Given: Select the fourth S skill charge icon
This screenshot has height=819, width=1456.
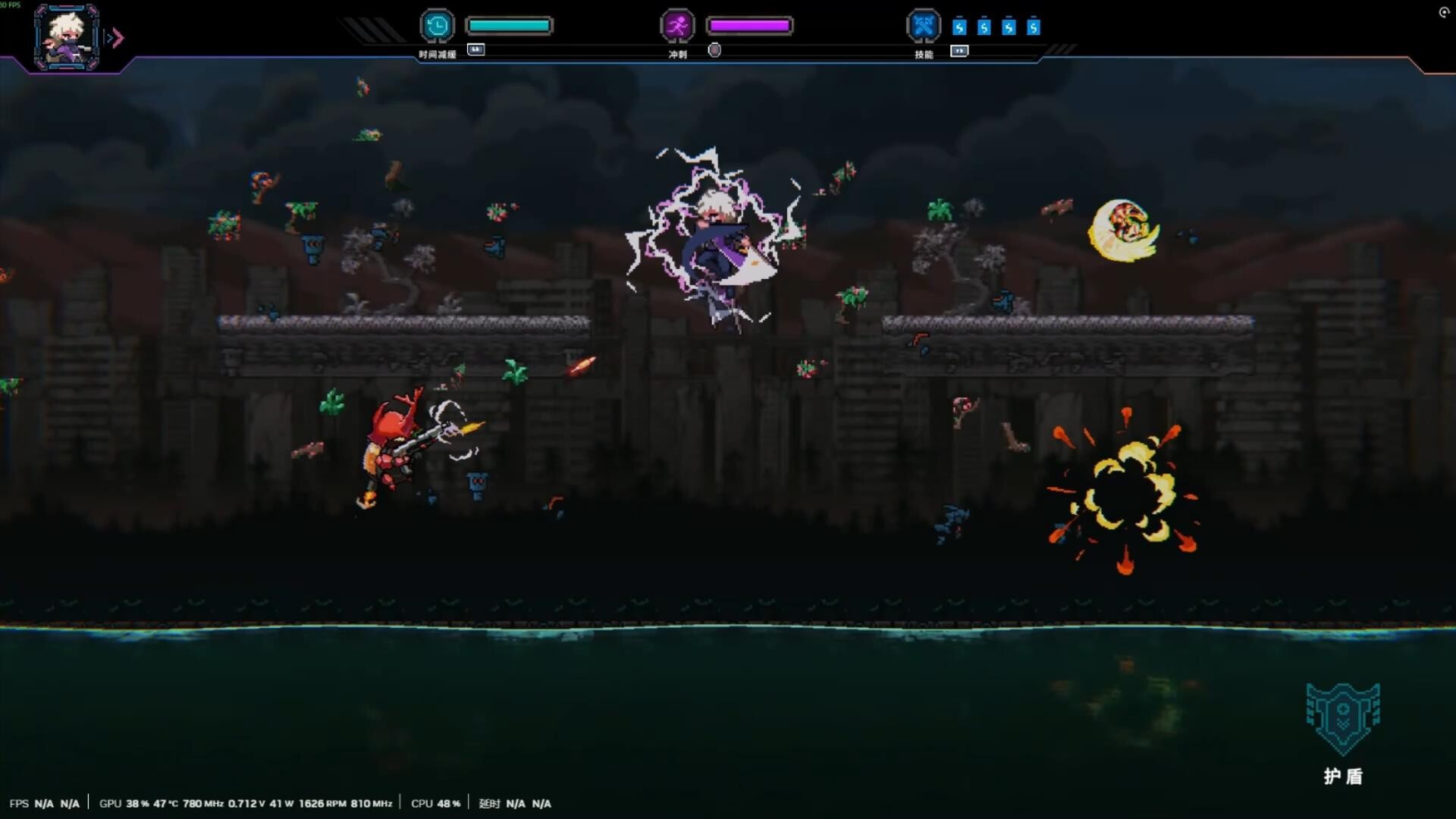Looking at the screenshot, I should [x=1034, y=27].
